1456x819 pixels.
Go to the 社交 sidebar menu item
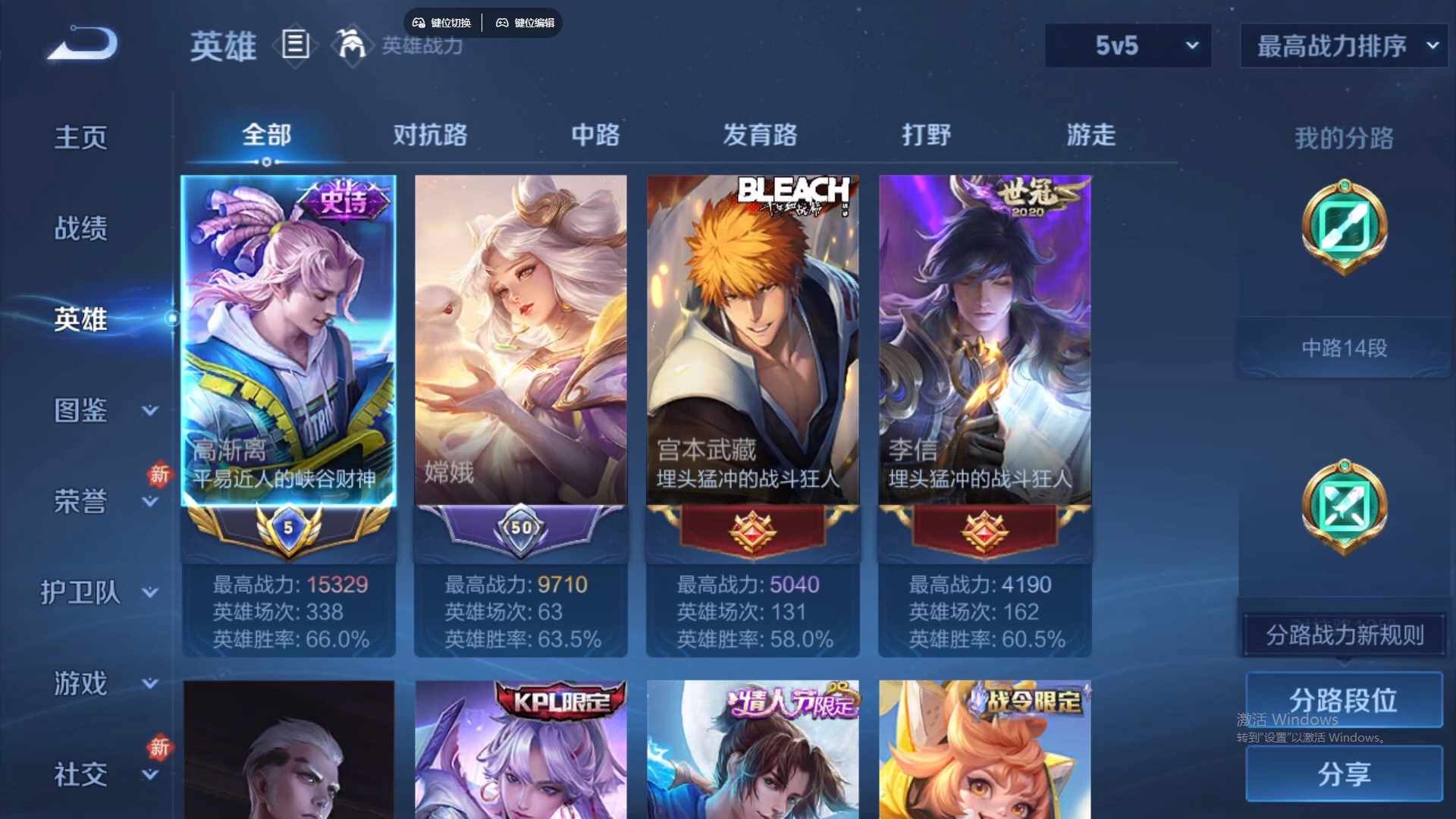click(x=82, y=773)
